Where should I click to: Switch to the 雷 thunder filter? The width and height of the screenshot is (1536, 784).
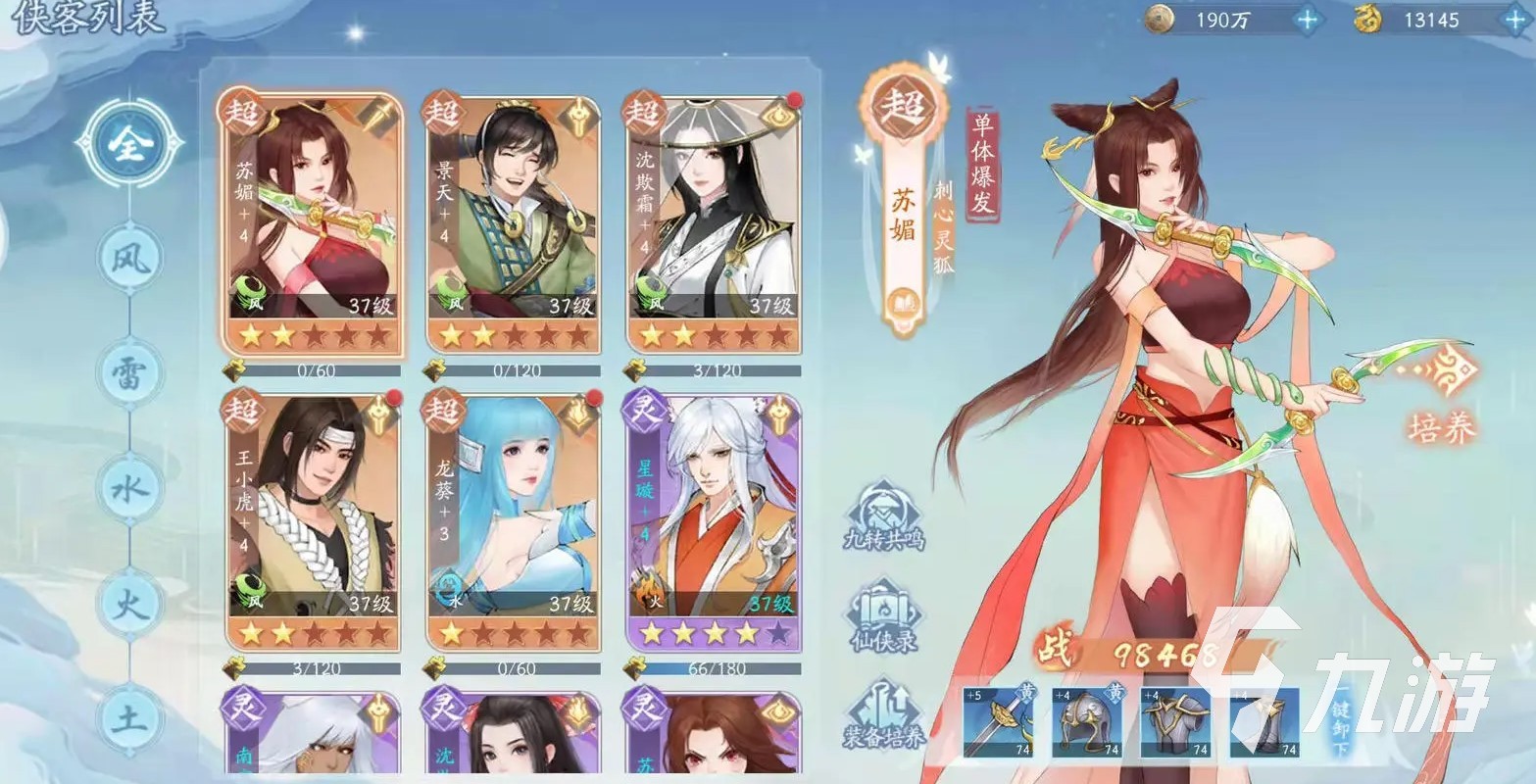129,374
